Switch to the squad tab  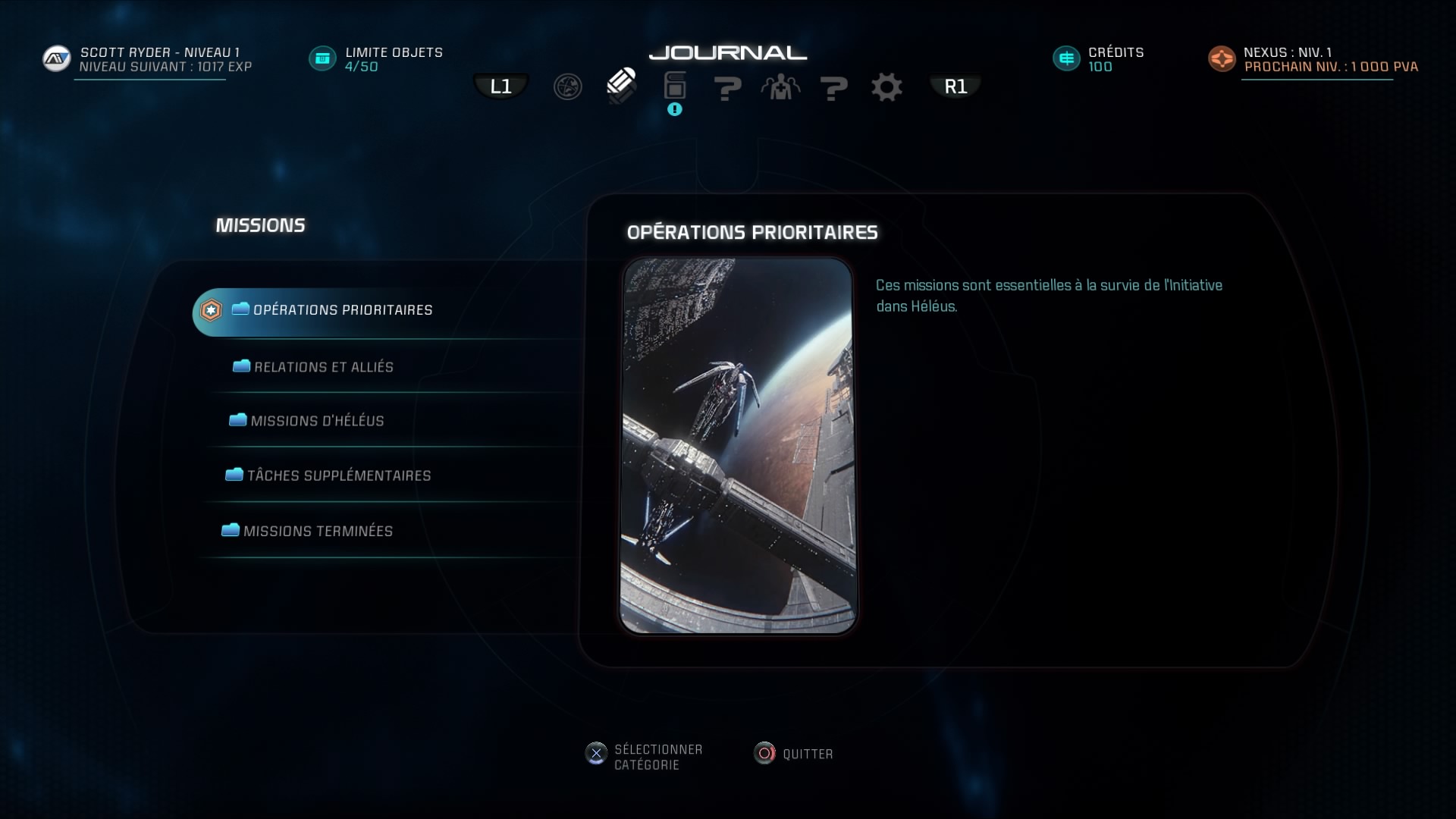[780, 87]
